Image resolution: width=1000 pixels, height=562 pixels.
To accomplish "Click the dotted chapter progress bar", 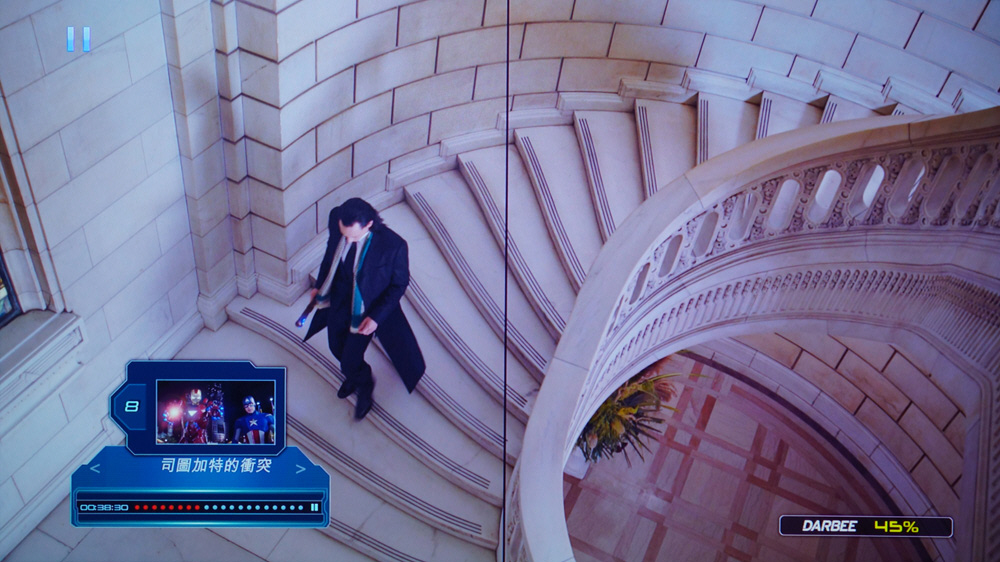I will [218, 507].
